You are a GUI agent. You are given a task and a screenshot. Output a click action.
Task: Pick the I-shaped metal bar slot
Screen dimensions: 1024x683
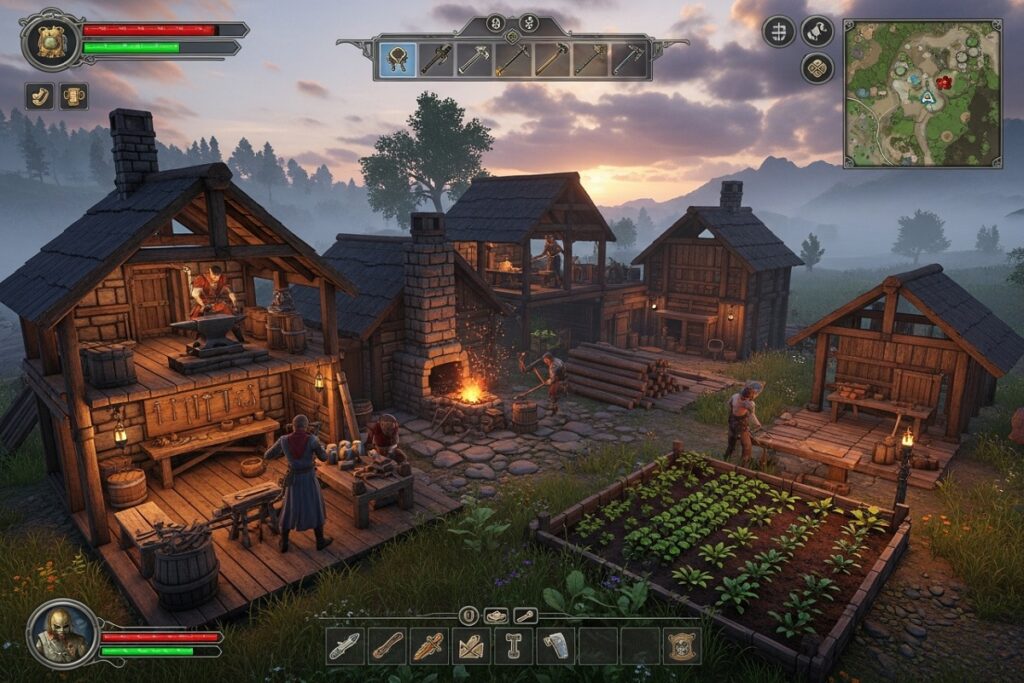point(513,646)
